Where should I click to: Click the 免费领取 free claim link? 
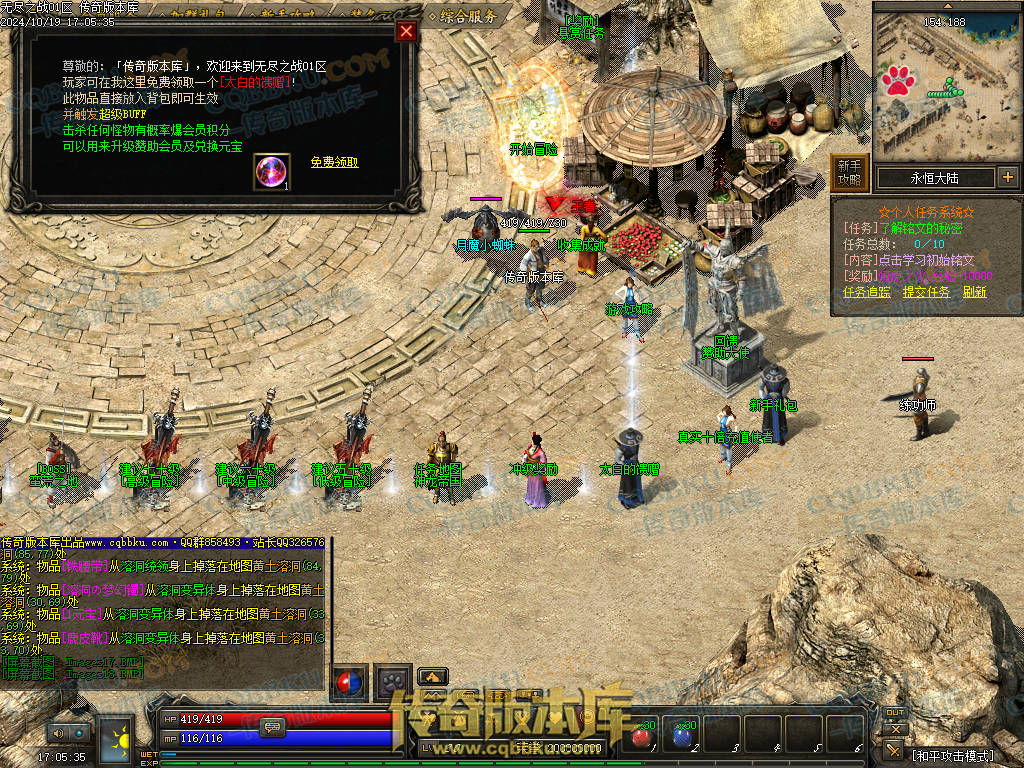(334, 162)
